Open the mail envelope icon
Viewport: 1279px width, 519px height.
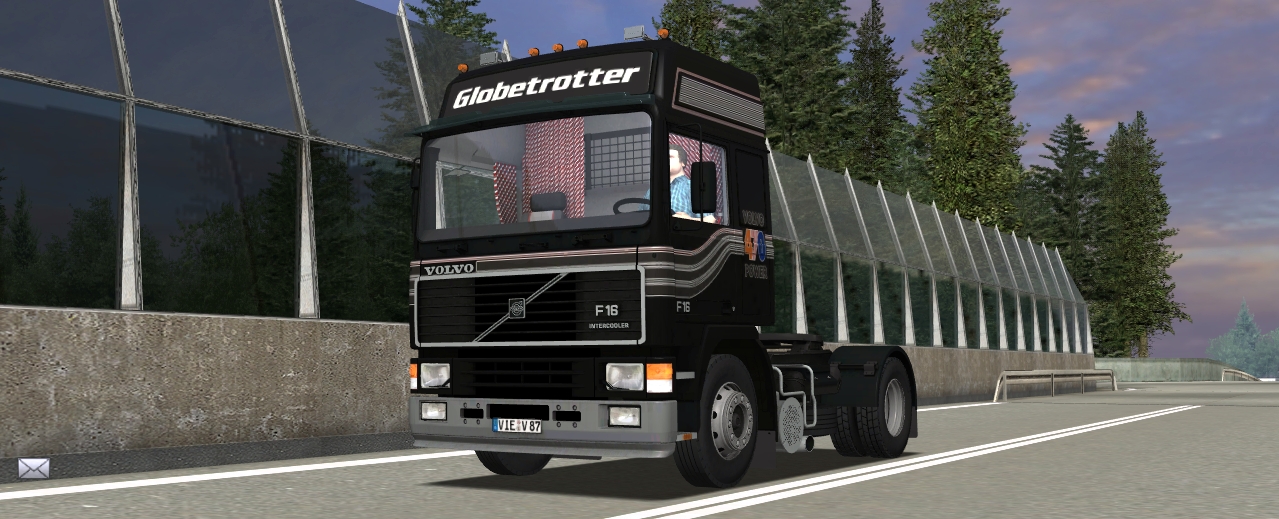(x=33, y=468)
